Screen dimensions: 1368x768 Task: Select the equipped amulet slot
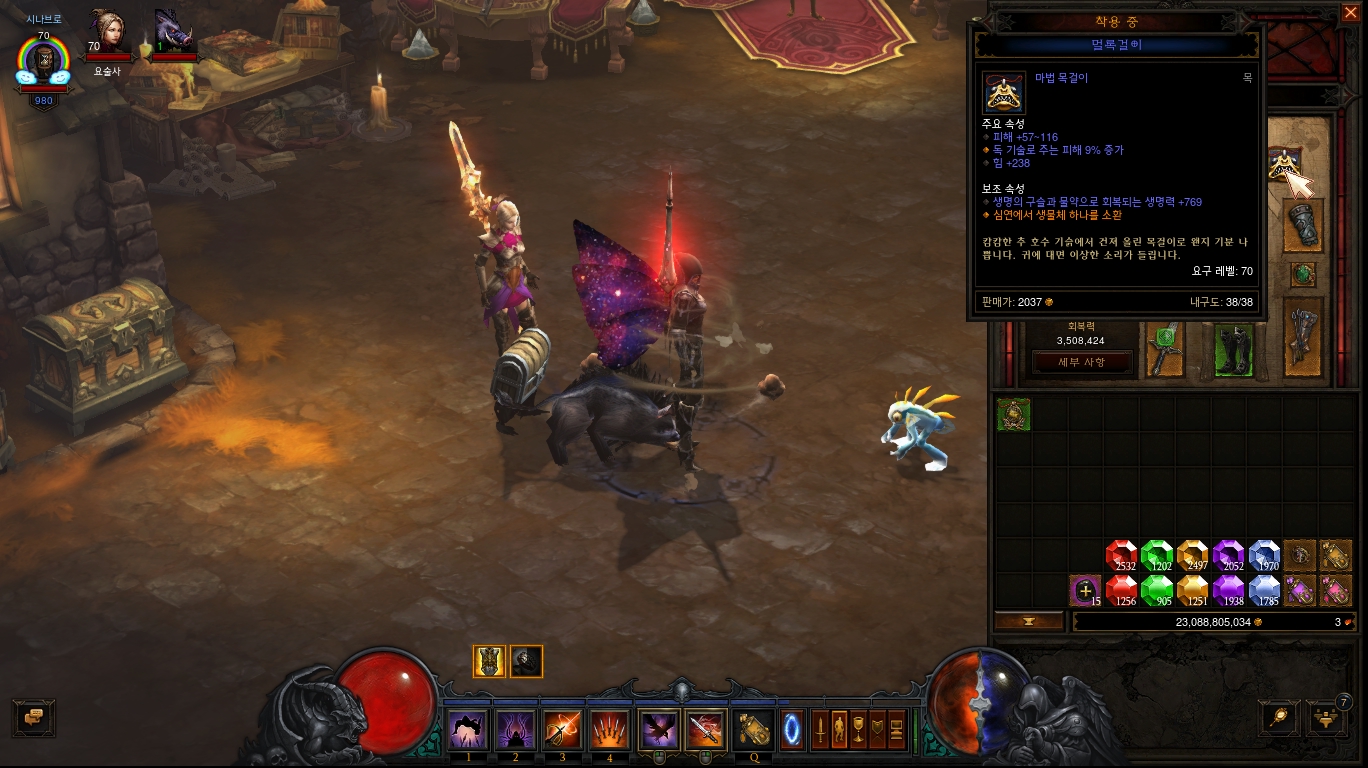[x=1284, y=165]
